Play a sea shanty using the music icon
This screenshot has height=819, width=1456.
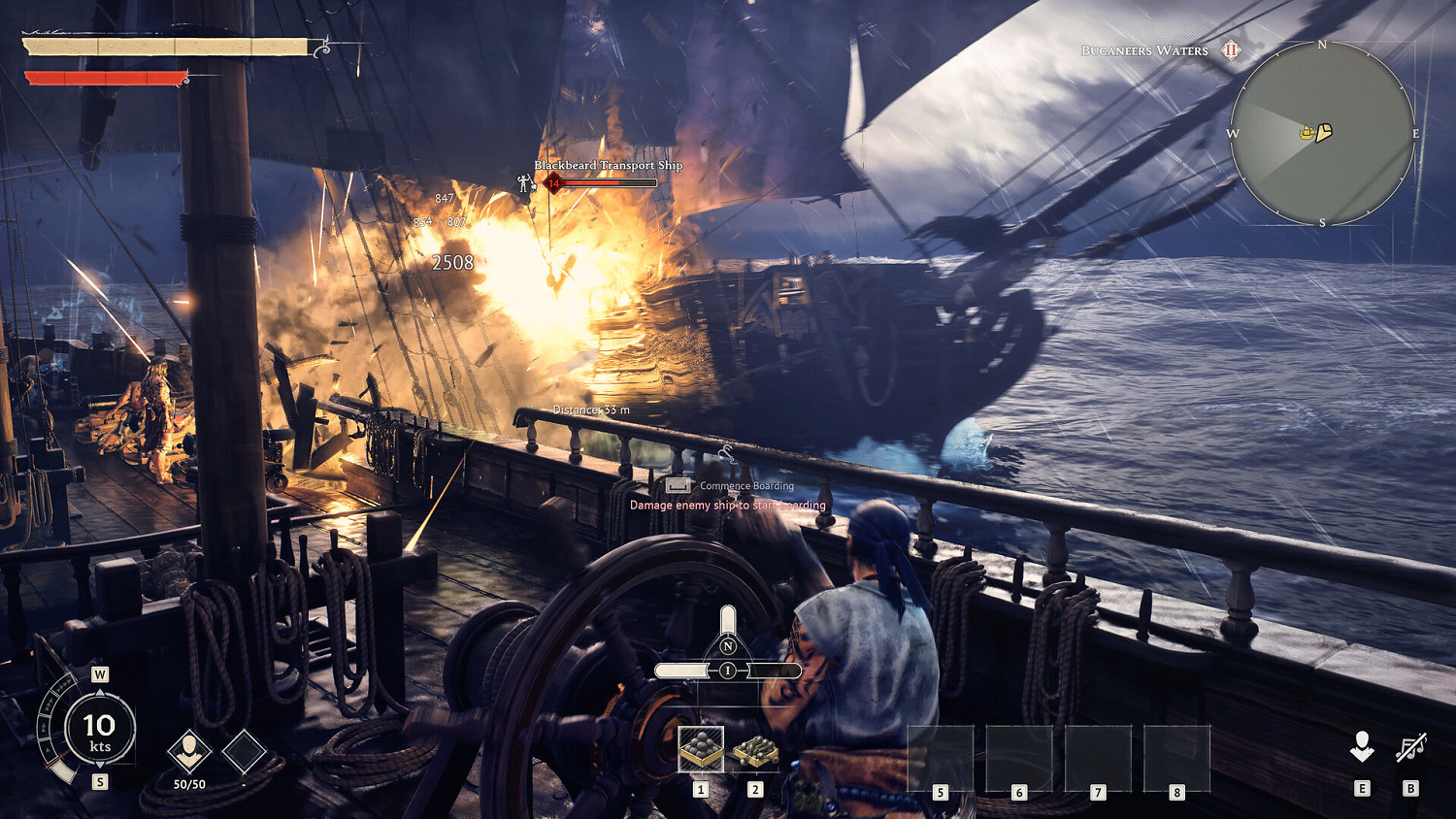(1409, 747)
